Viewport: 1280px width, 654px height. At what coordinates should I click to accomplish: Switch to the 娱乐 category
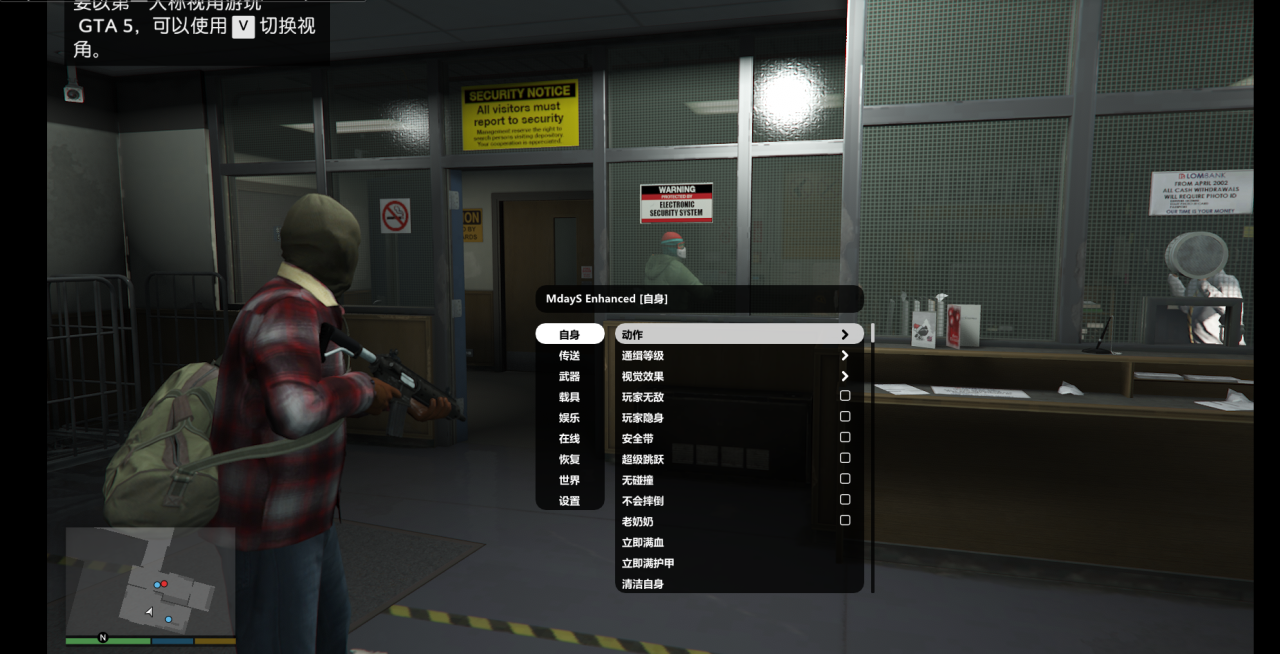click(x=569, y=418)
